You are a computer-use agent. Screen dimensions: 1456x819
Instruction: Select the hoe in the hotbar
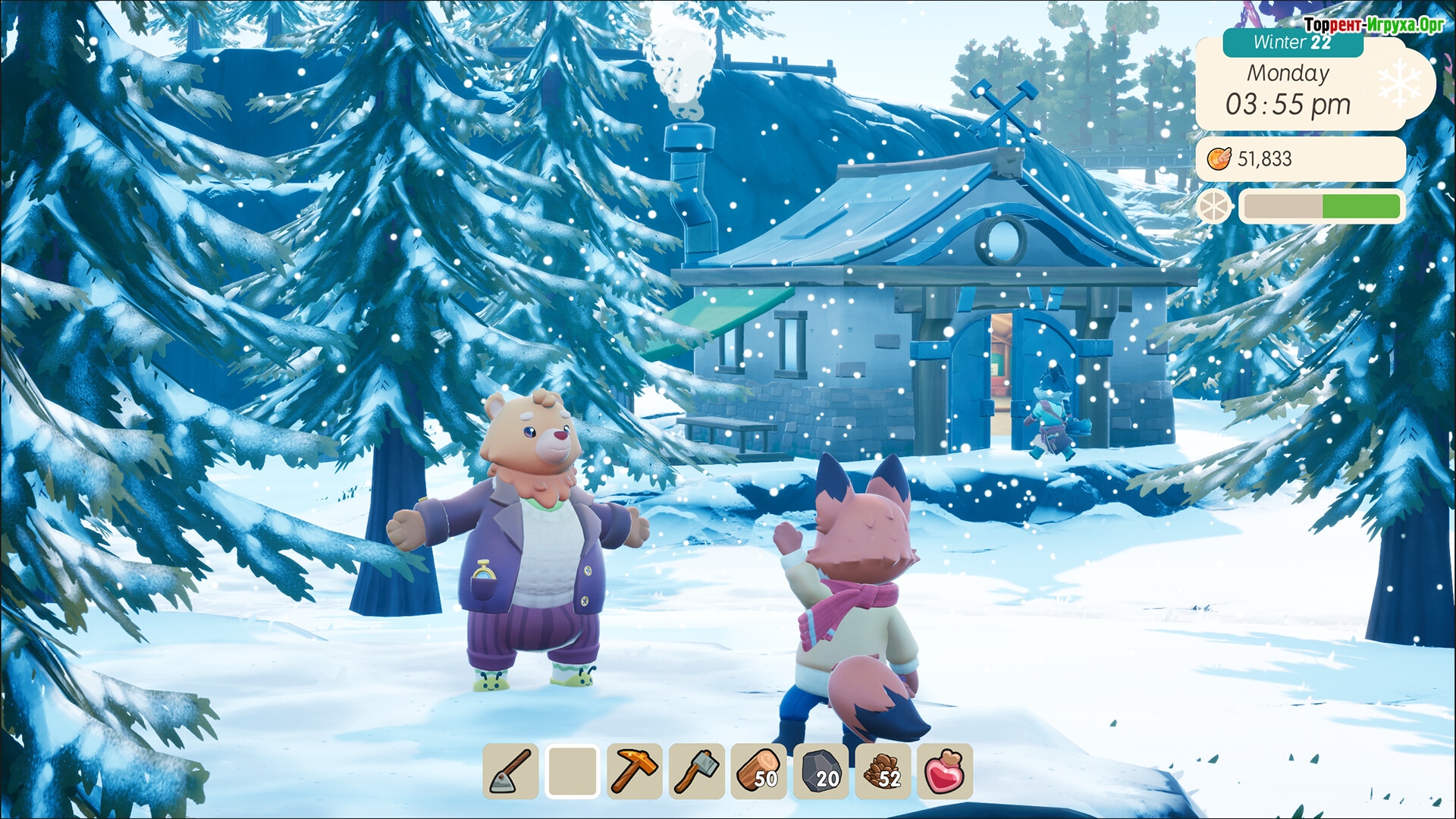point(510,771)
